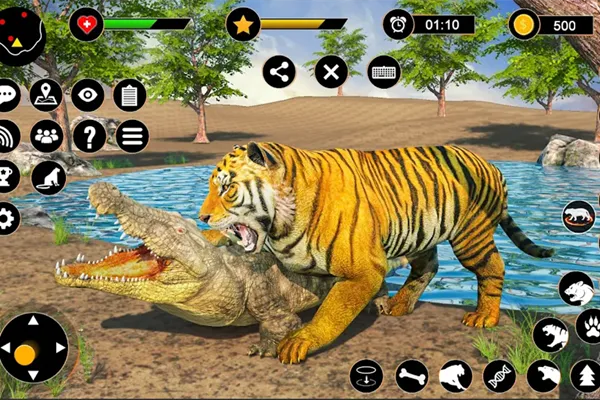Image resolution: width=600 pixels, height=400 pixels.
Task: Open the gear settings
Action: (8, 217)
